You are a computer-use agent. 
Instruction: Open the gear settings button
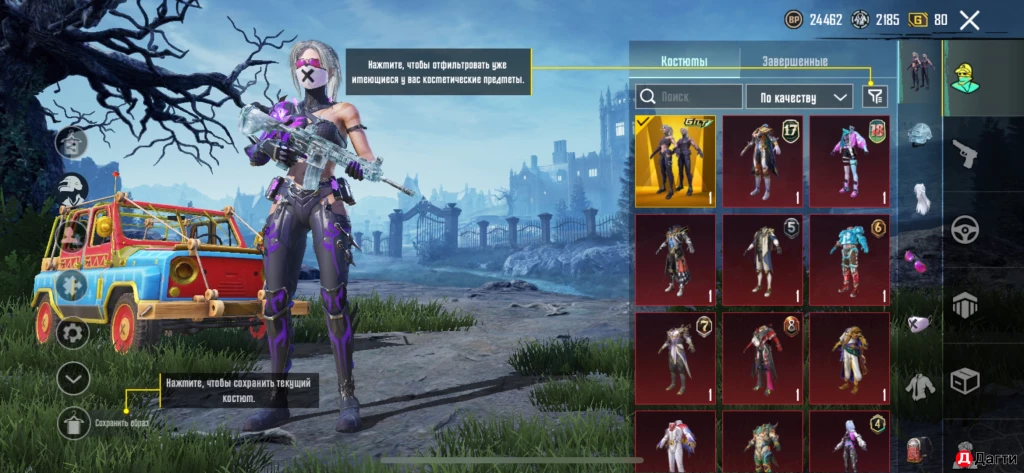pyautogui.click(x=72, y=332)
